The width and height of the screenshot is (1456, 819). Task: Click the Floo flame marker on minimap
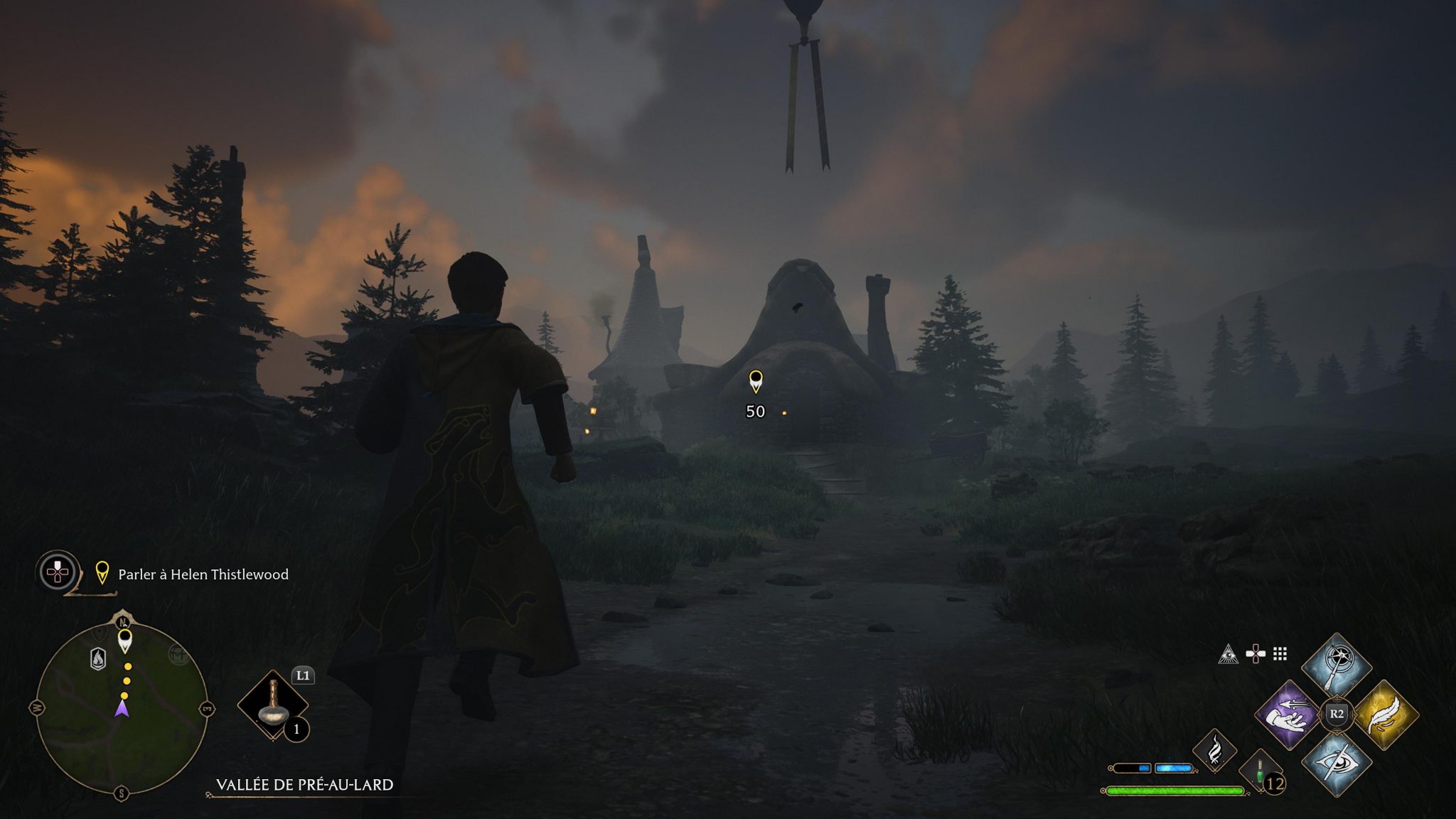click(98, 658)
